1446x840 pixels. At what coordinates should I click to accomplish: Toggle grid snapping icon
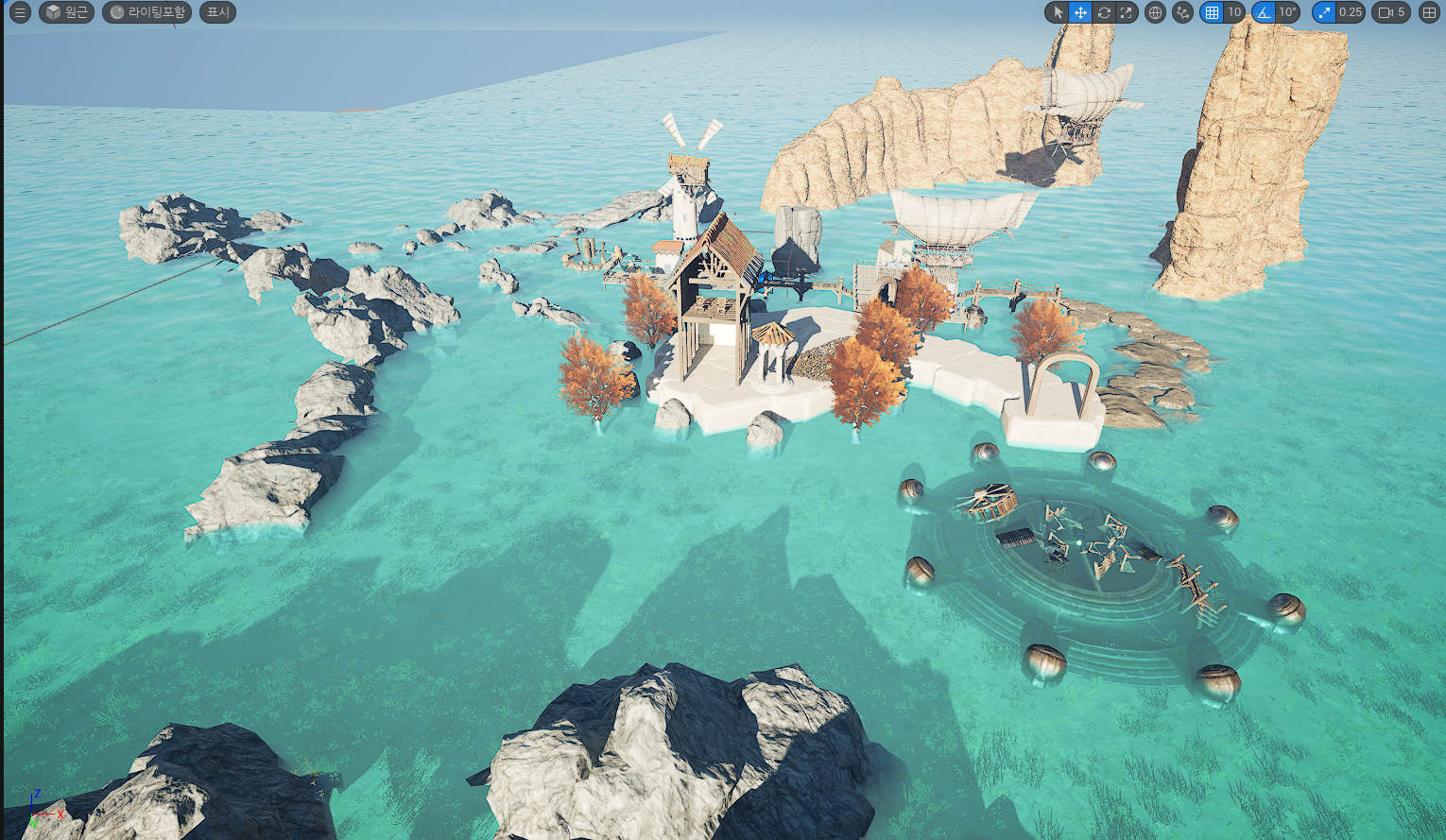1212,12
